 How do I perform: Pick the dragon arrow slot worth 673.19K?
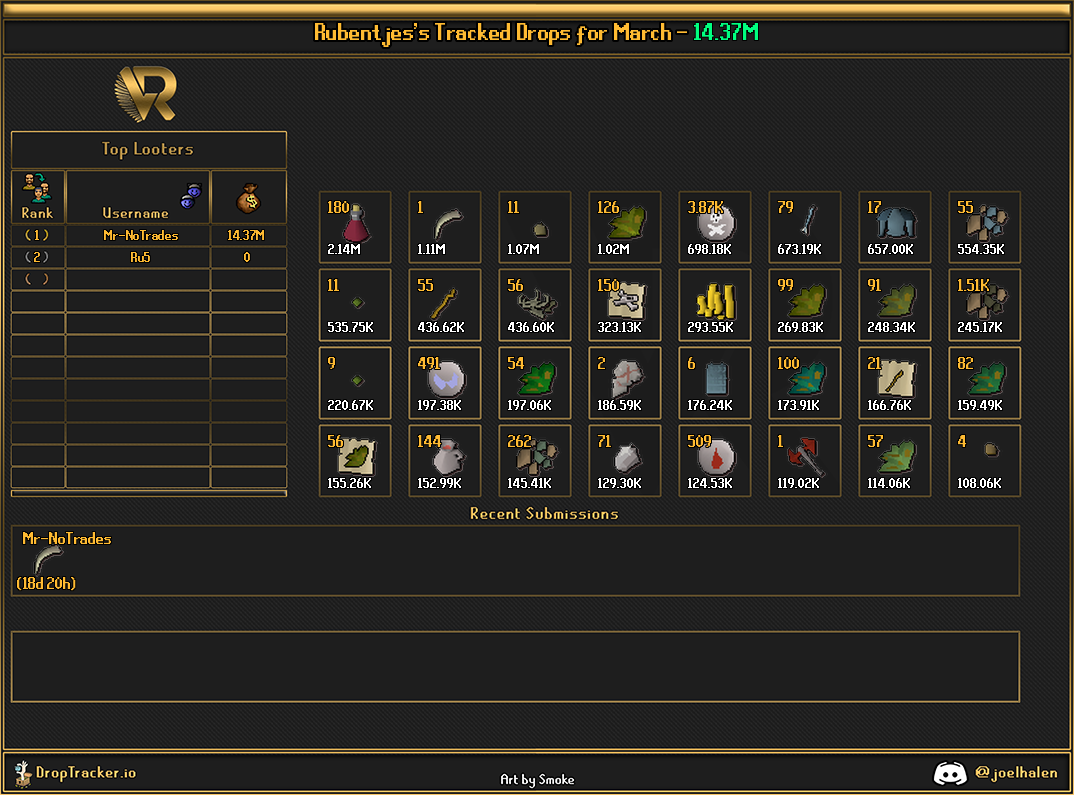click(804, 227)
